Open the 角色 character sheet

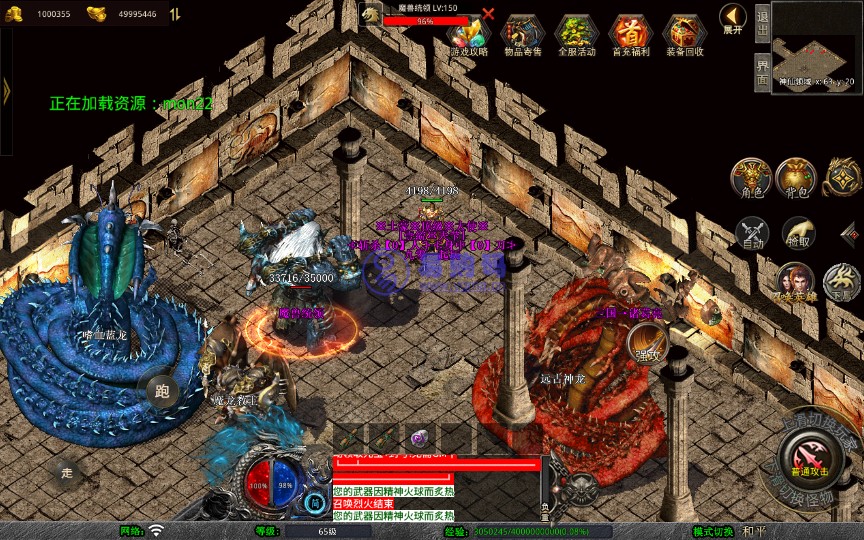(751, 178)
